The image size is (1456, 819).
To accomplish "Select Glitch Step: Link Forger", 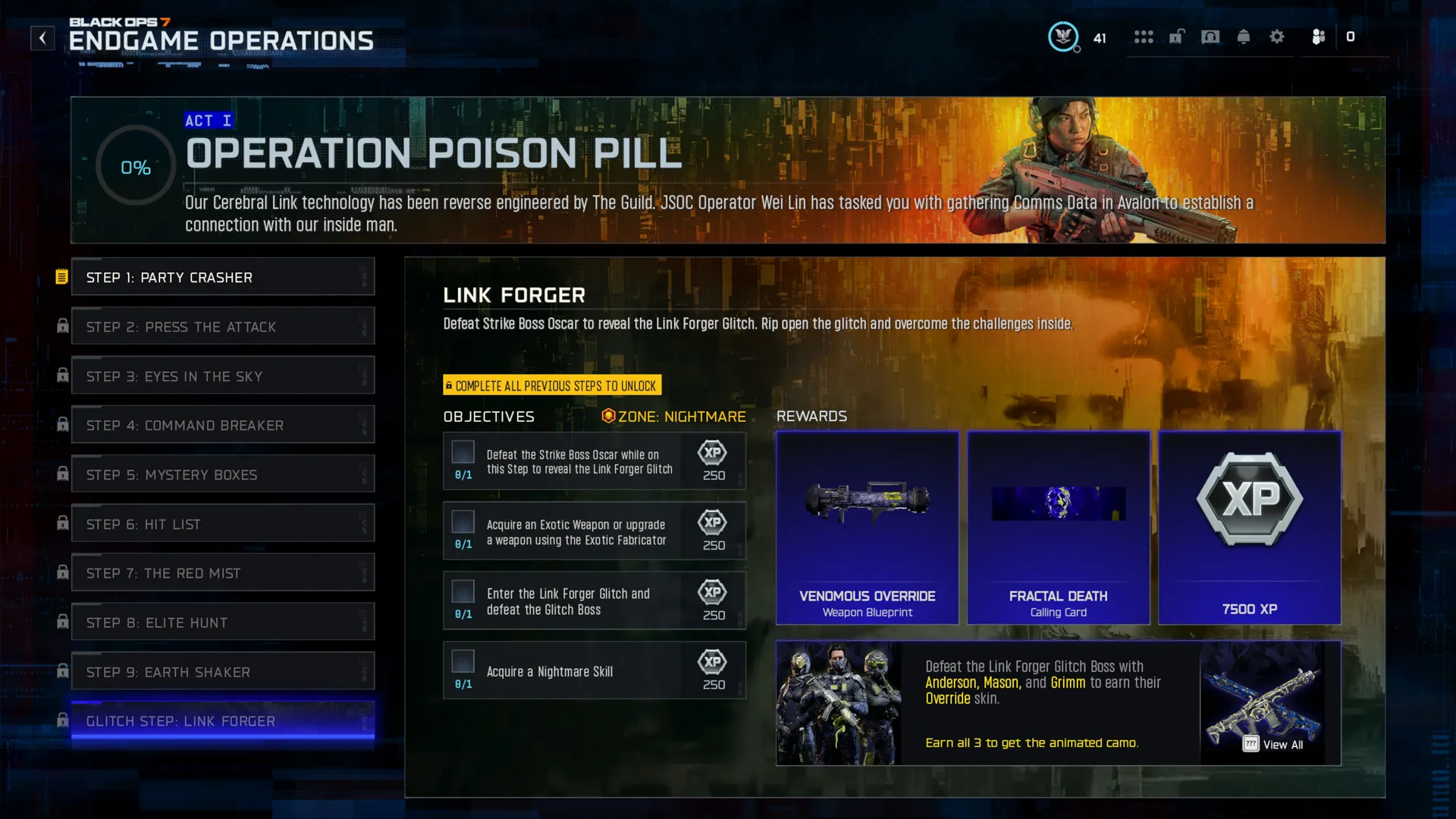I will (x=222, y=721).
